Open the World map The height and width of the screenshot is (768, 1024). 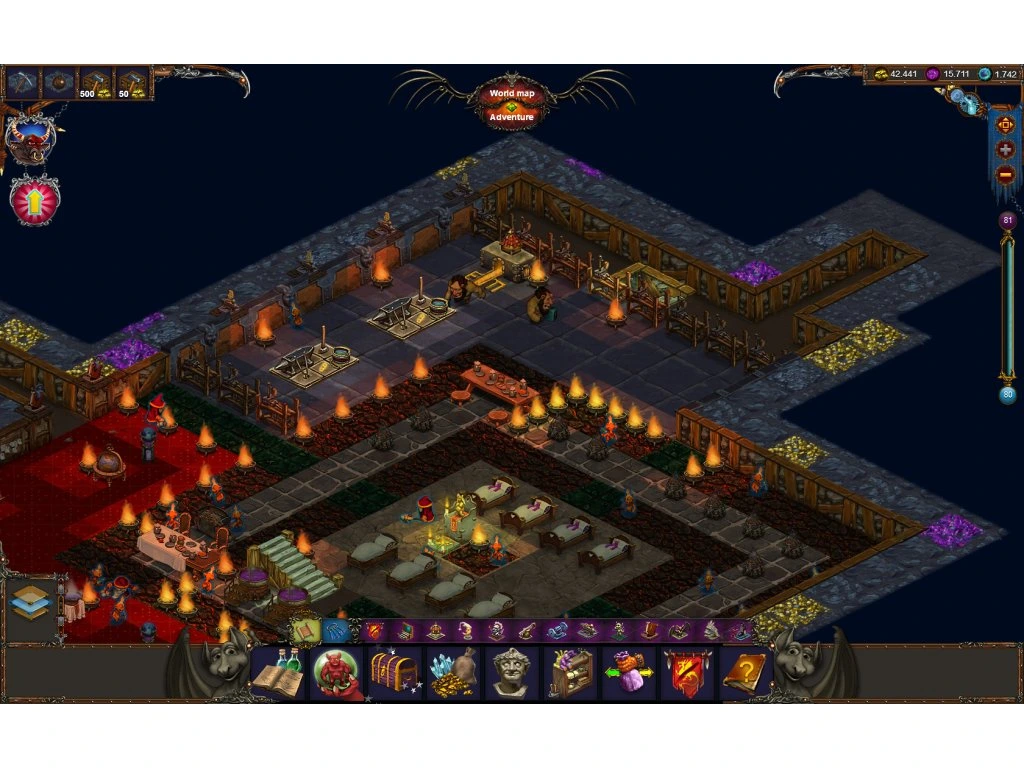[511, 93]
